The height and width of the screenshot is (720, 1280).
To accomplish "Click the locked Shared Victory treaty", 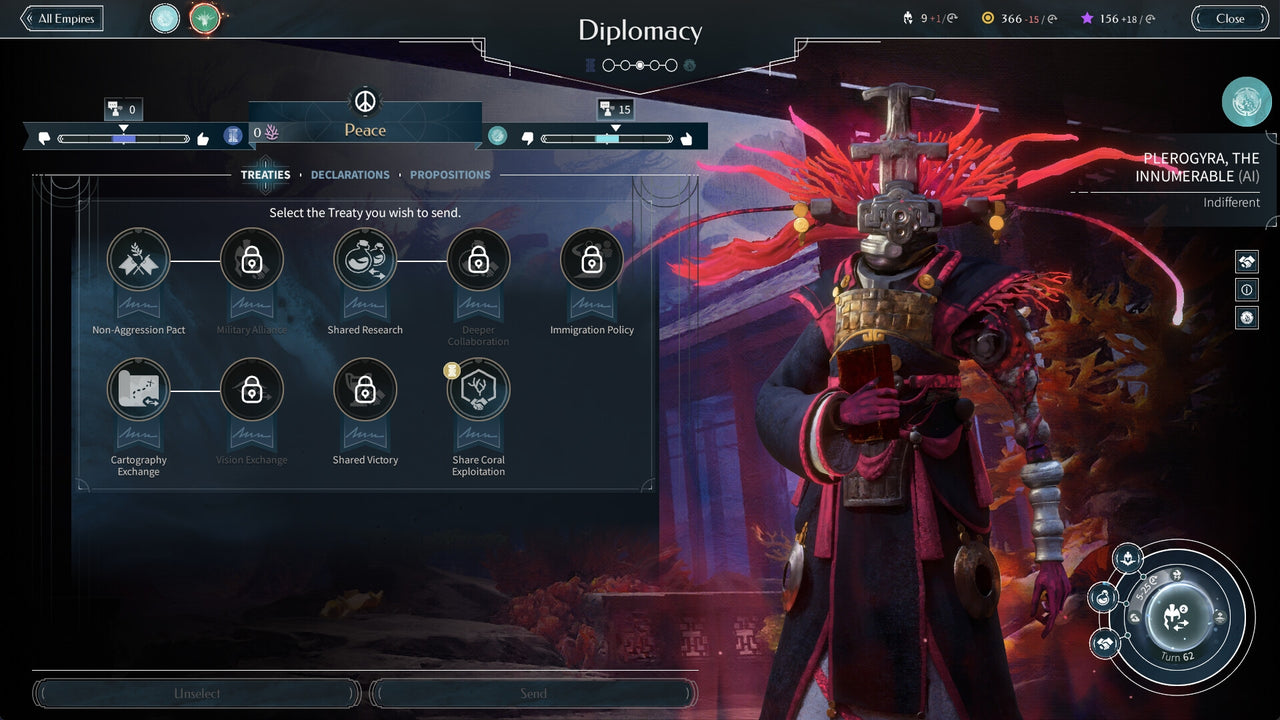I will coord(365,390).
